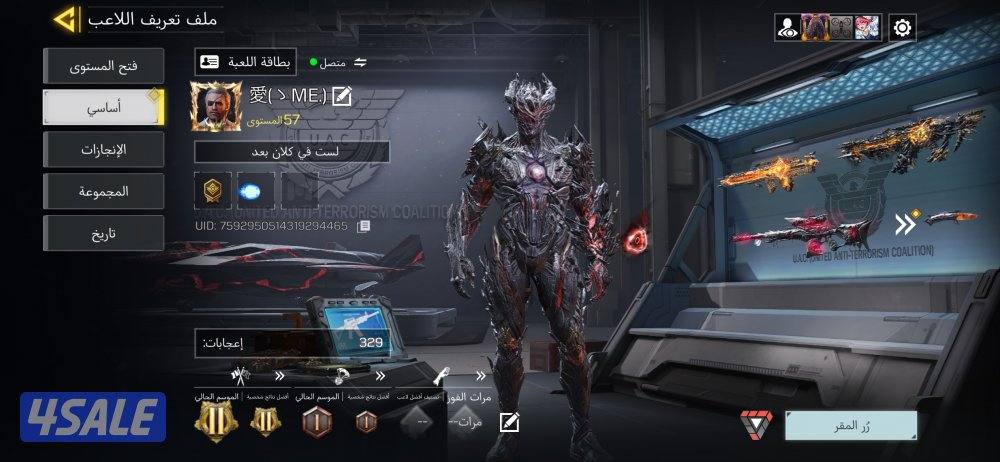Open the clan bar لست في كلان بعد
Screen dimensions: 1000x462
tap(291, 152)
